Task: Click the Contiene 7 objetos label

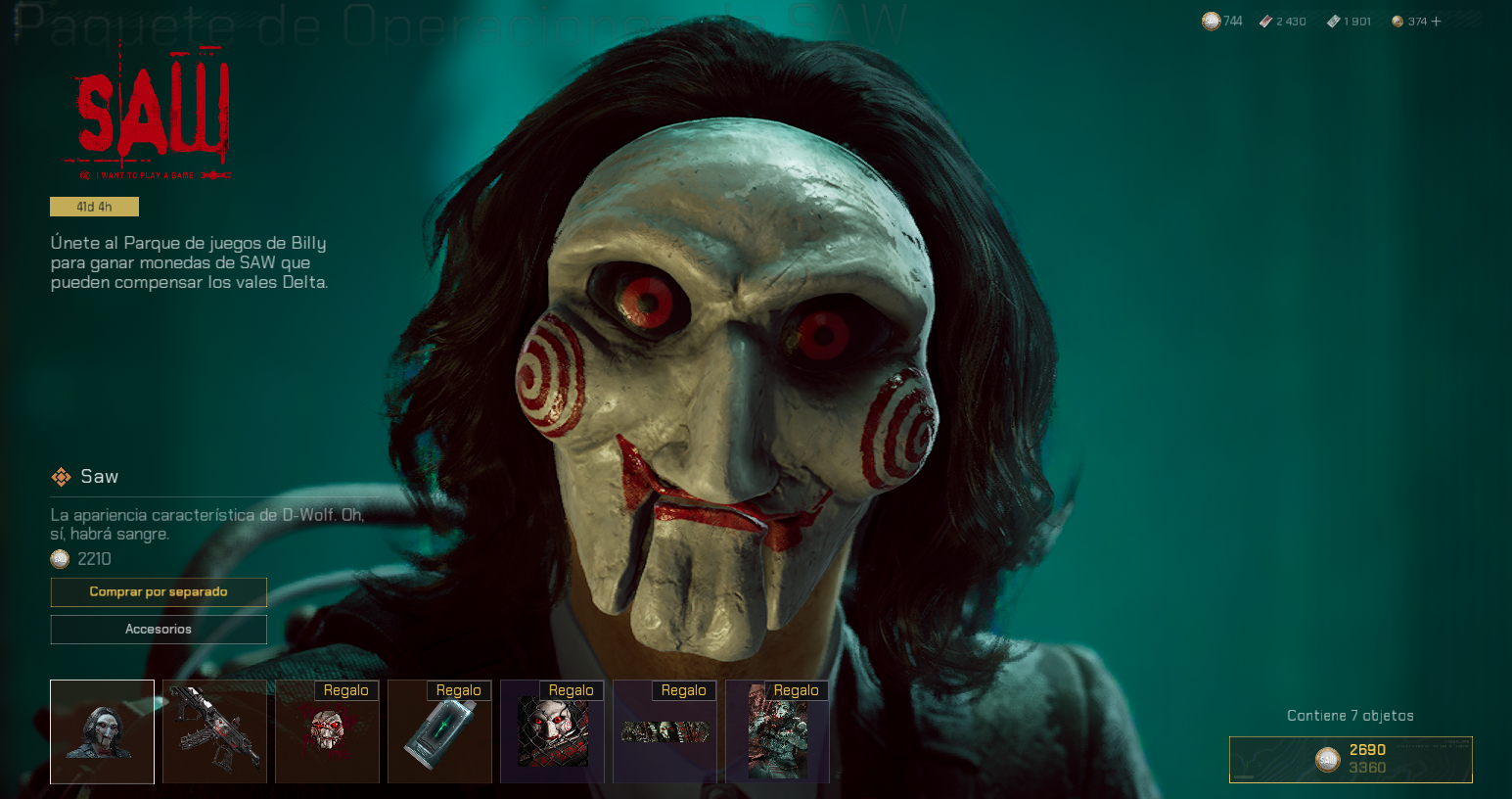Action: (x=1350, y=715)
